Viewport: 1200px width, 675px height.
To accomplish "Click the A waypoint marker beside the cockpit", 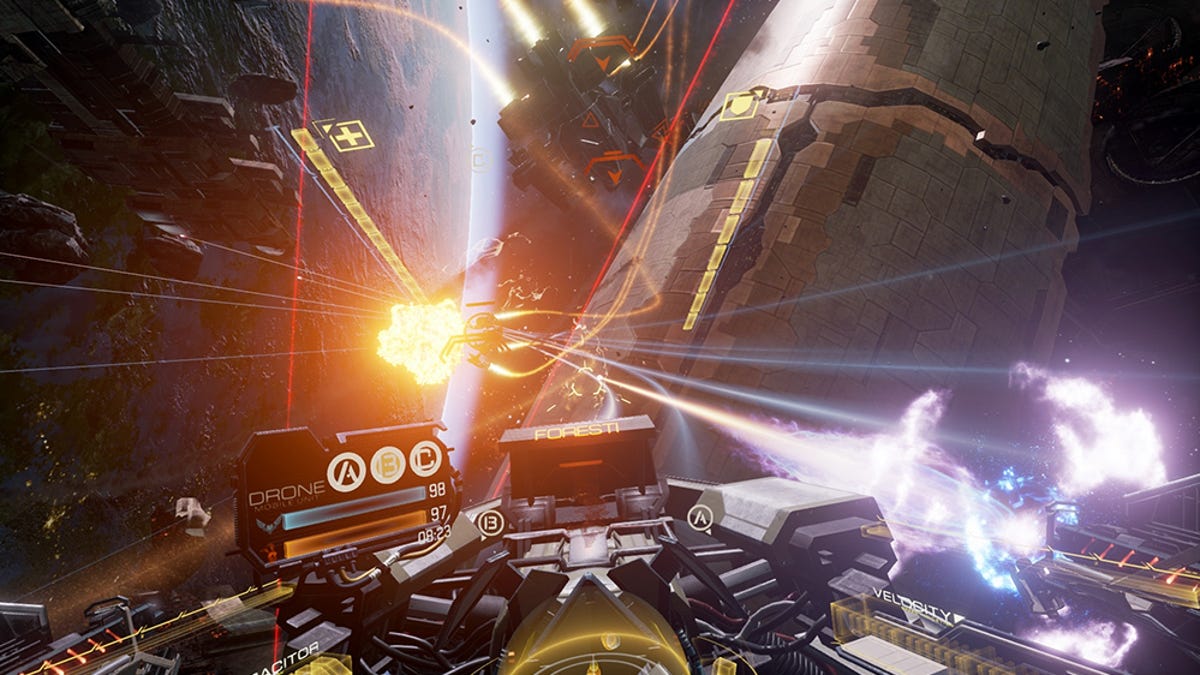I will [x=700, y=517].
